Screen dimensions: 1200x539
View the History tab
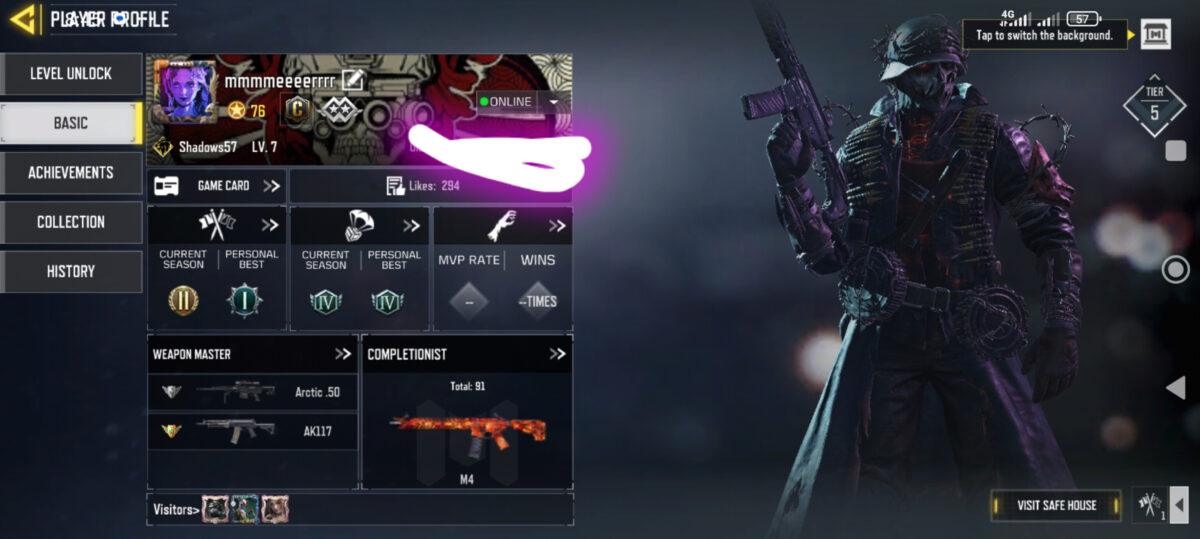70,271
